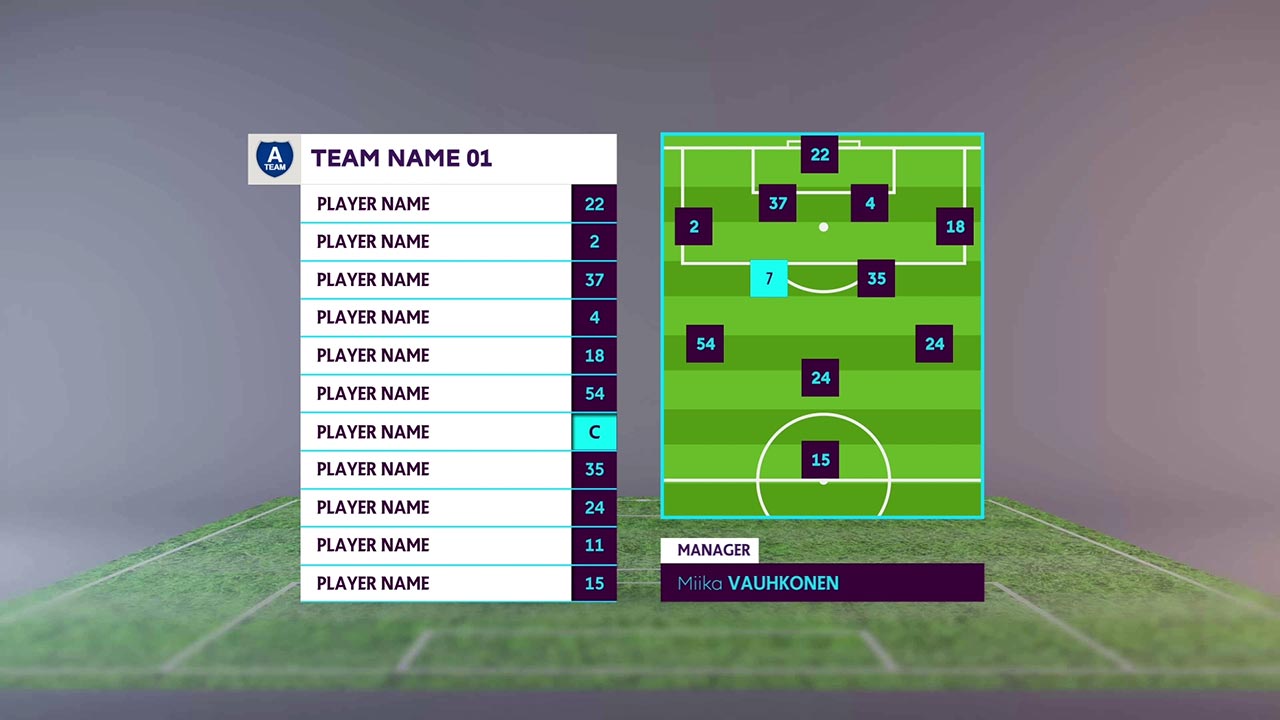Choose the 54 marker on the pitch

(x=705, y=344)
